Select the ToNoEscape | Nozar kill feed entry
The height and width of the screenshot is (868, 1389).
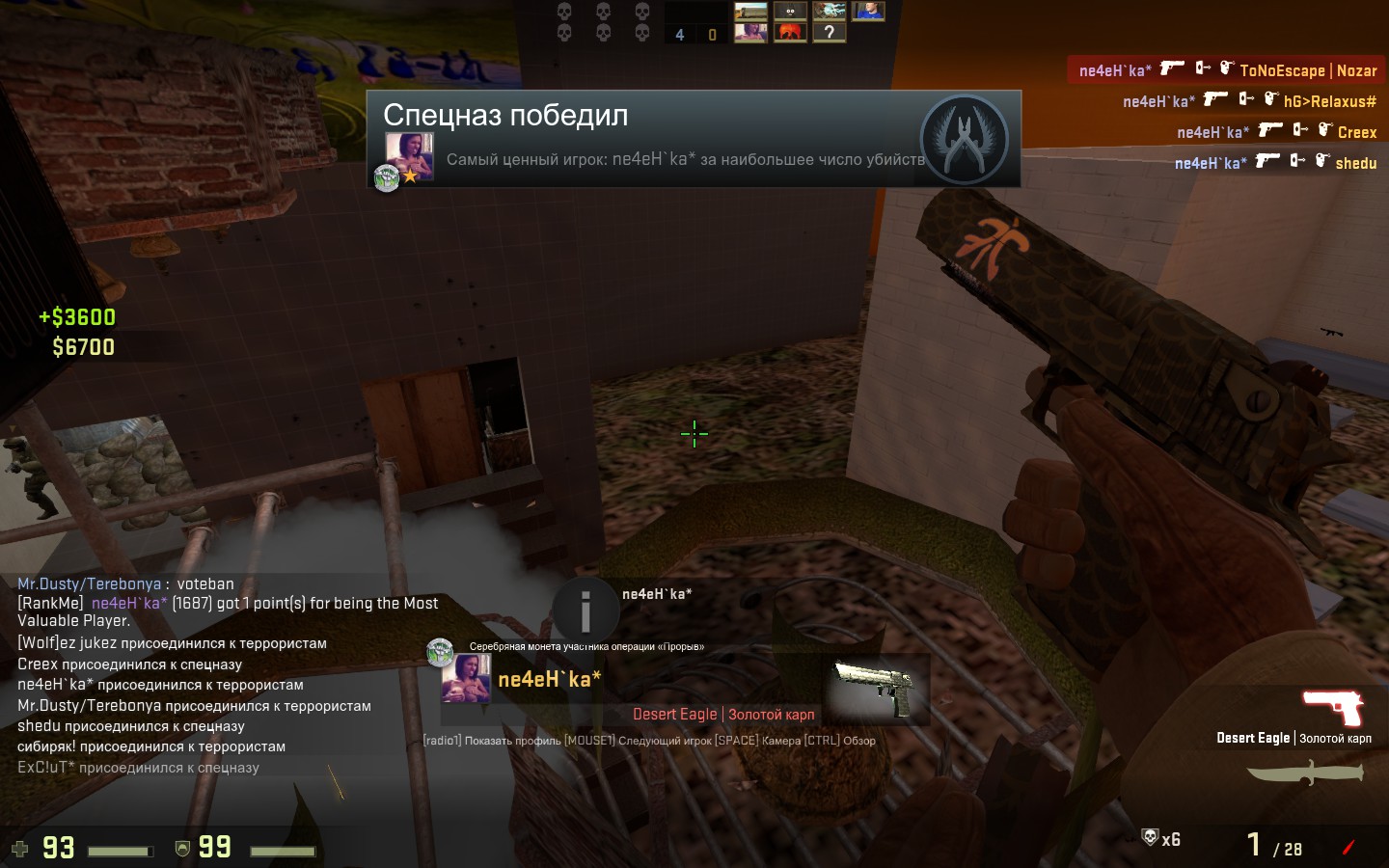coord(1226,69)
